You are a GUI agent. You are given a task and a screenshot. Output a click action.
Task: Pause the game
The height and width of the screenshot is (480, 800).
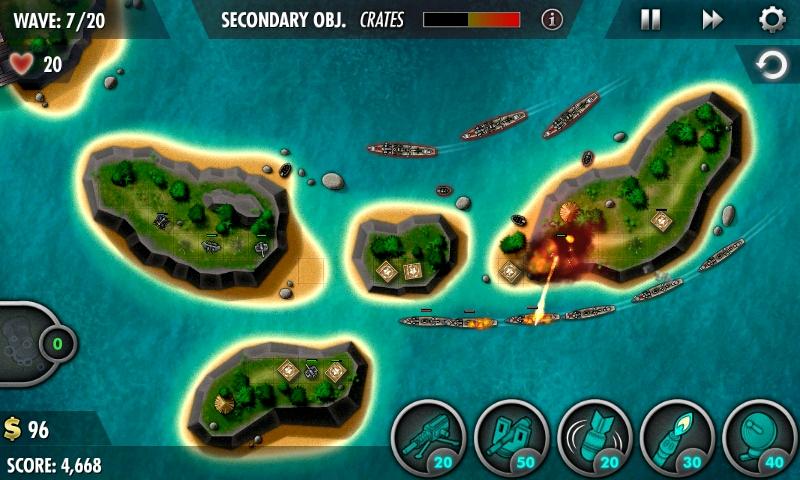pyautogui.click(x=650, y=19)
